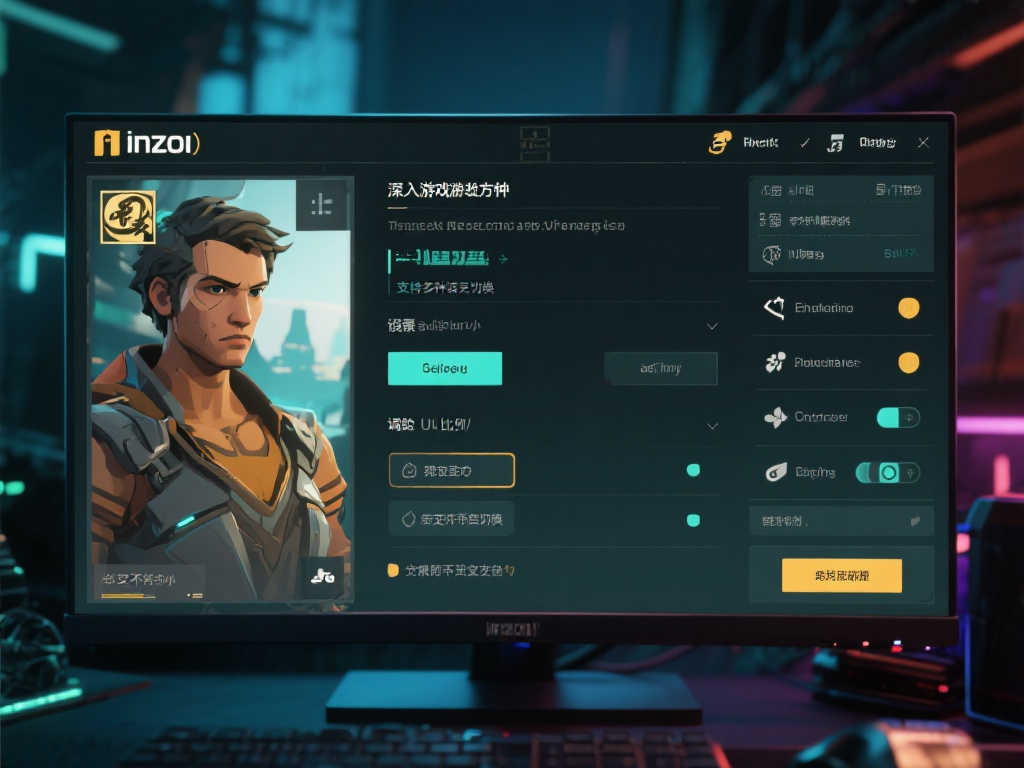
Task: Toggle the yellow switch beside the diamond icon
Action: [x=908, y=308]
